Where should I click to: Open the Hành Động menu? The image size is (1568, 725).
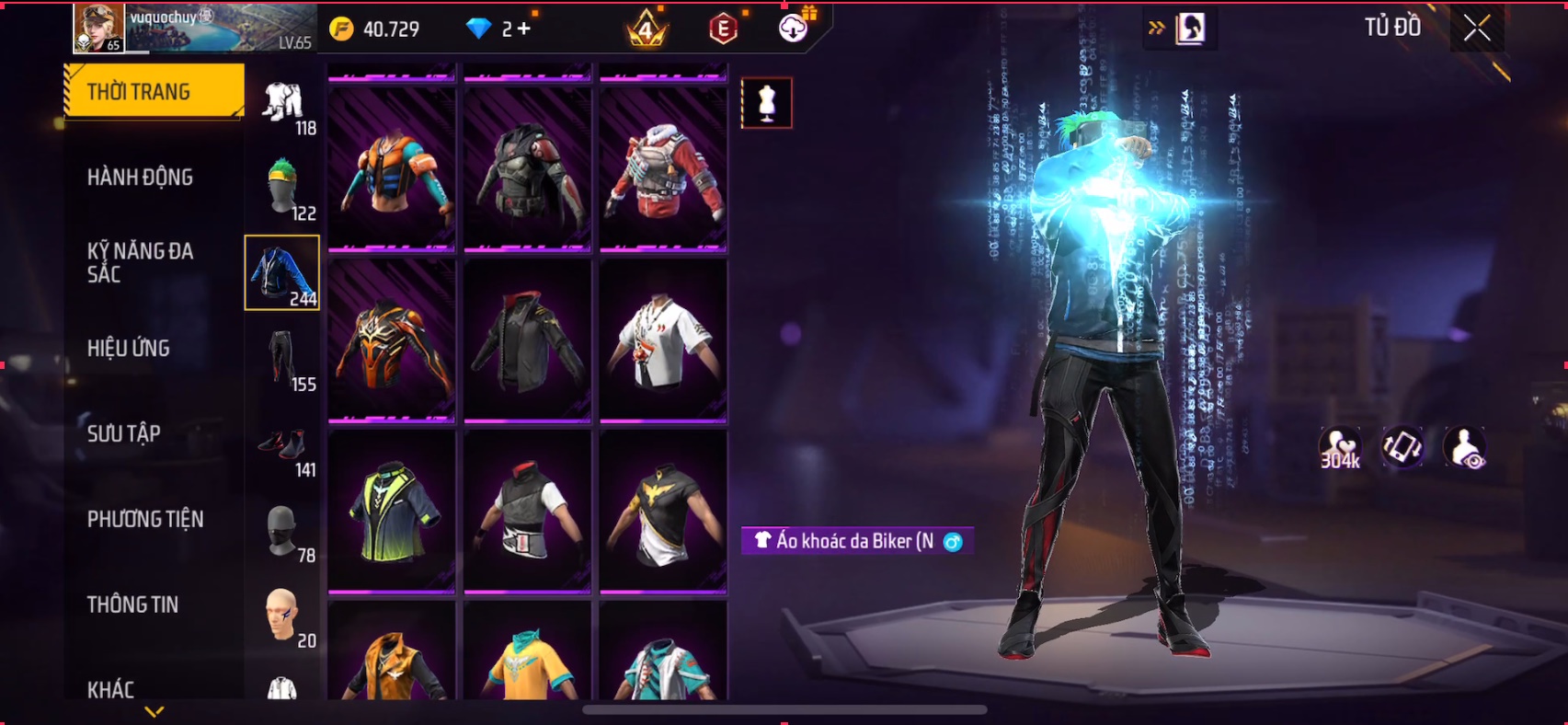click(140, 177)
